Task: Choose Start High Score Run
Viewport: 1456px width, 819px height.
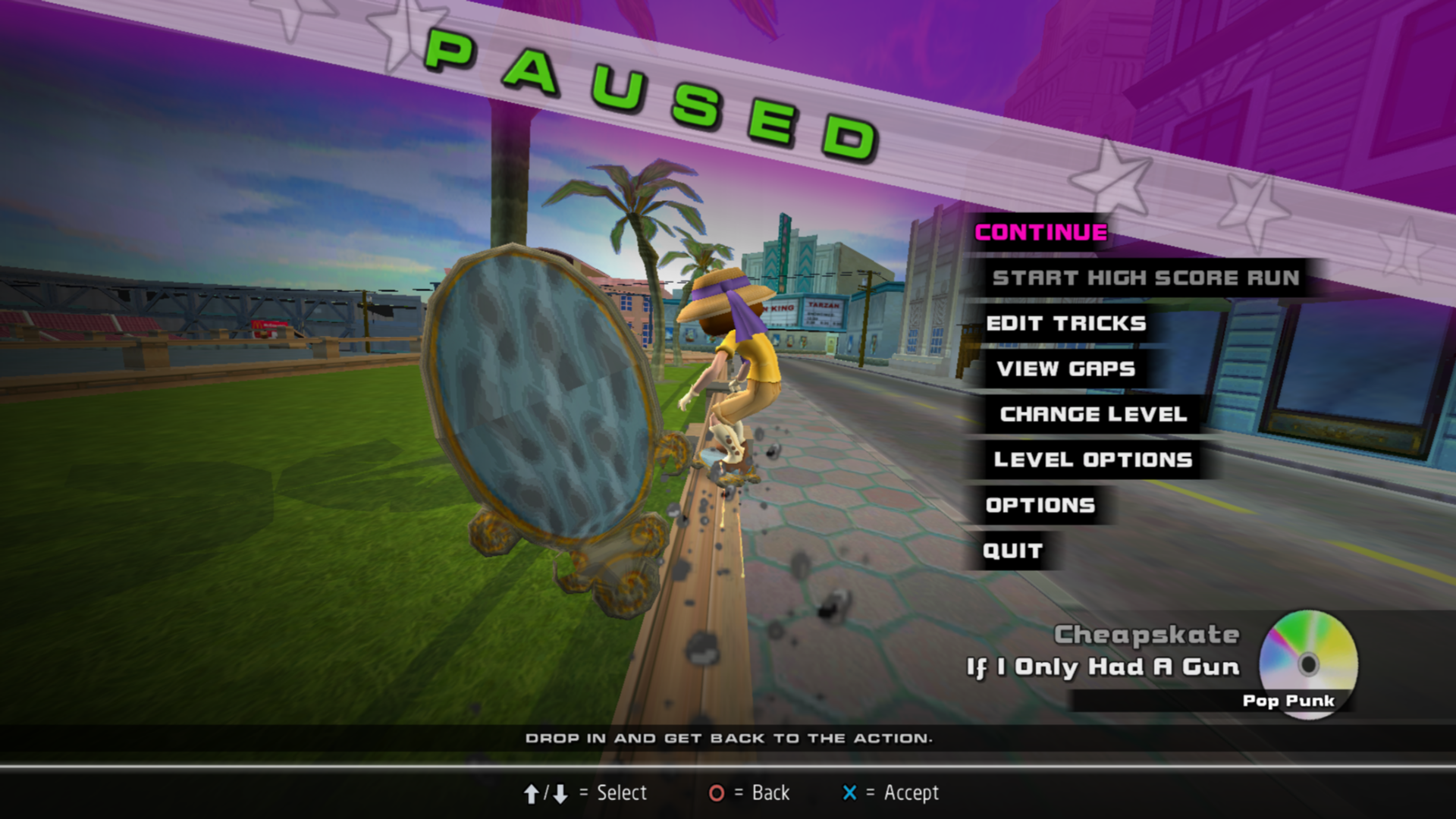Action: pos(1145,278)
